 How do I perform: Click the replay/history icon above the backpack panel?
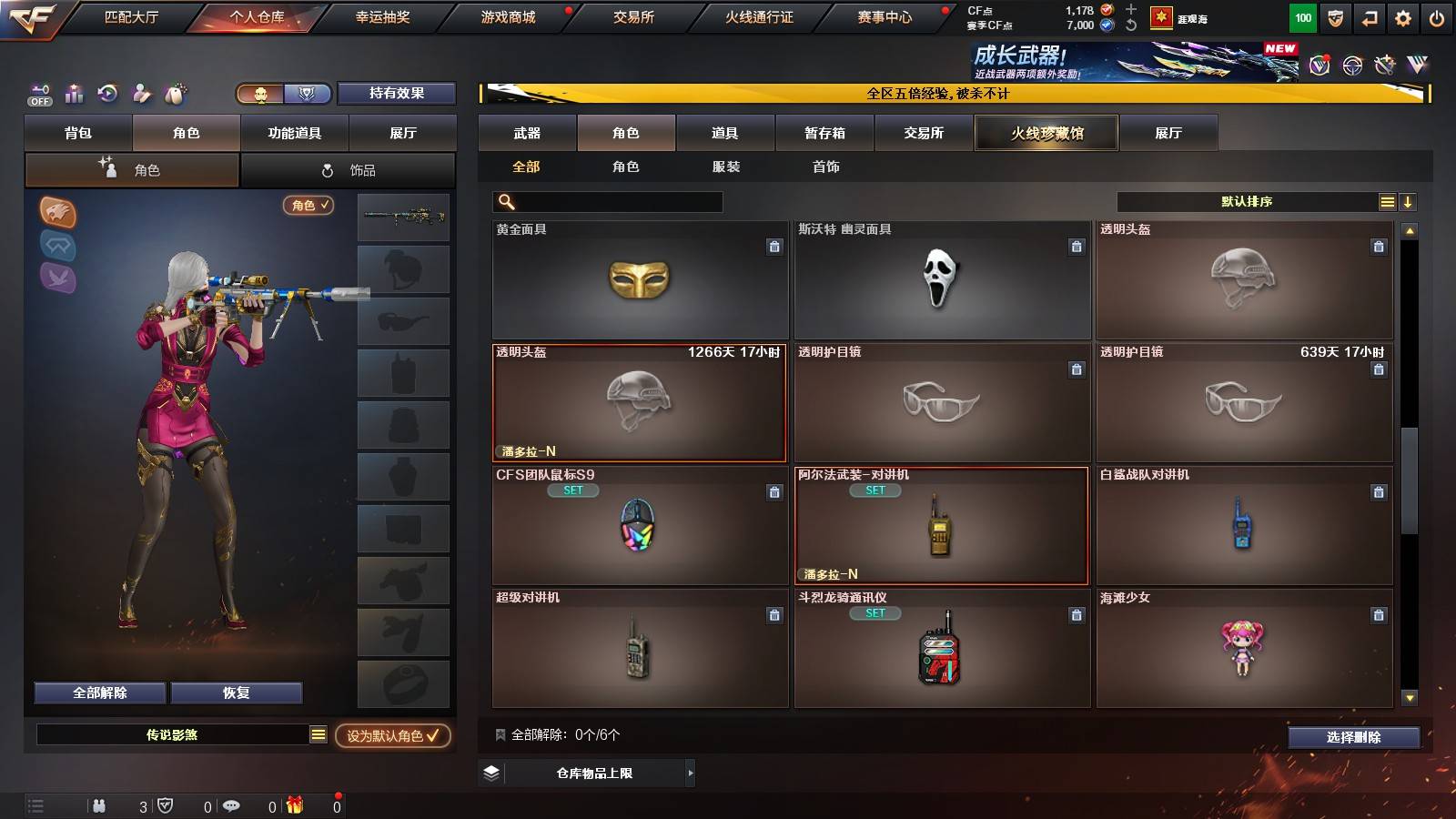108,93
